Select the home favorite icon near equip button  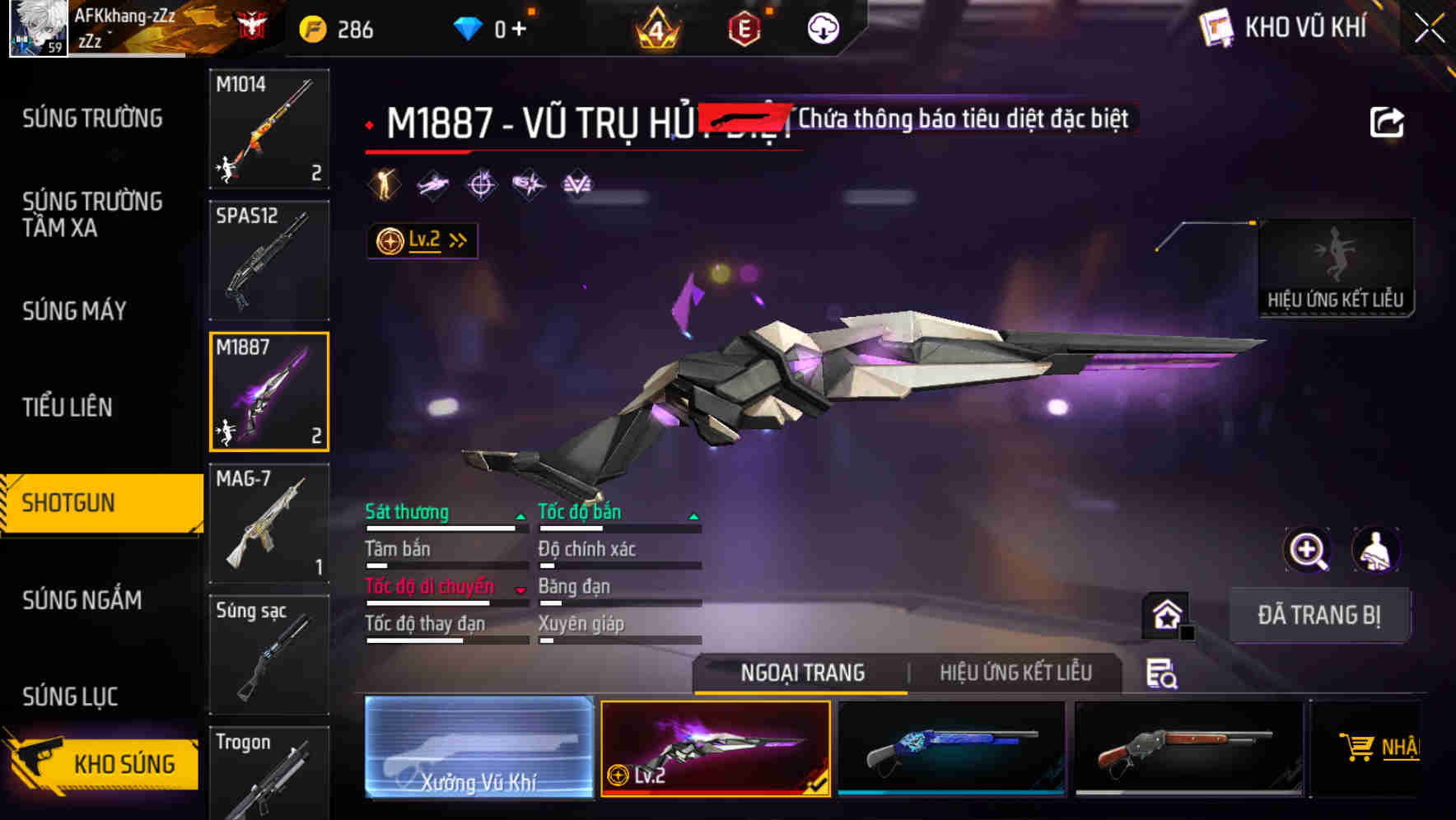[x=1167, y=614]
